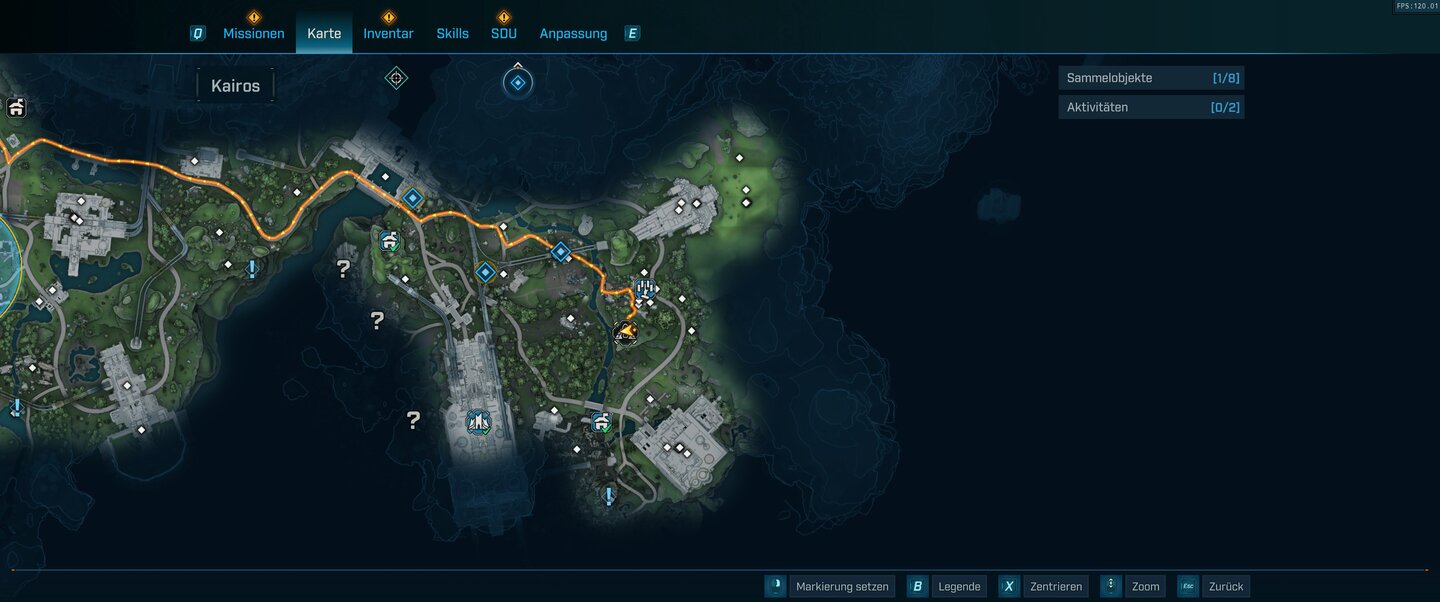1440x602 pixels.
Task: Expand the Aktivitäten list entry
Action: point(1151,107)
